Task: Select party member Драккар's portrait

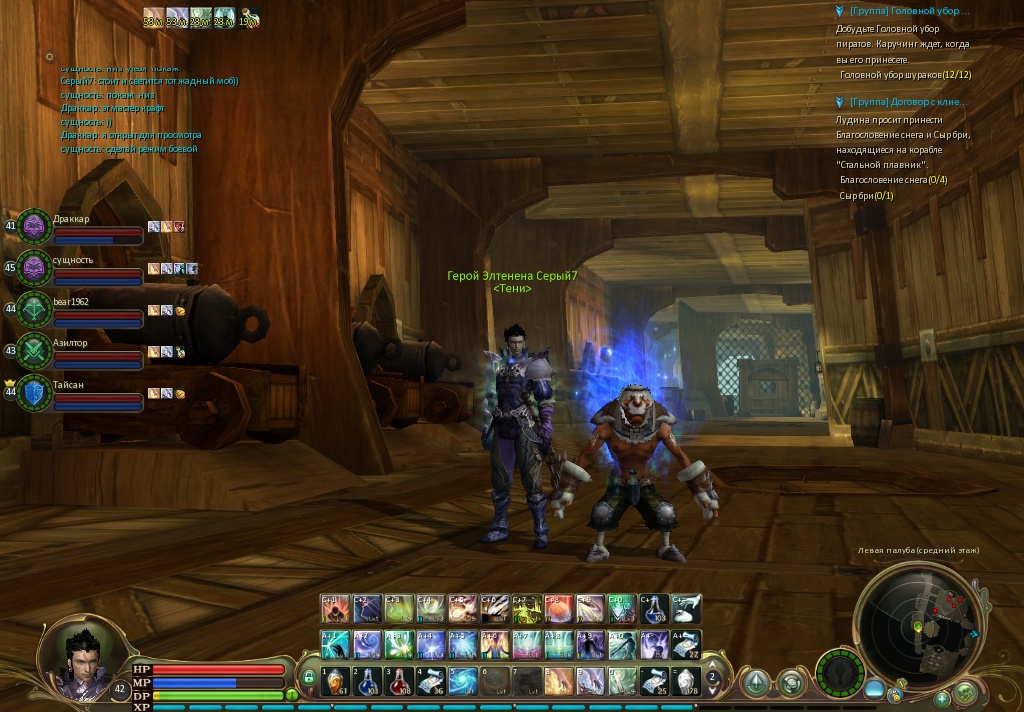Action: click(x=34, y=227)
